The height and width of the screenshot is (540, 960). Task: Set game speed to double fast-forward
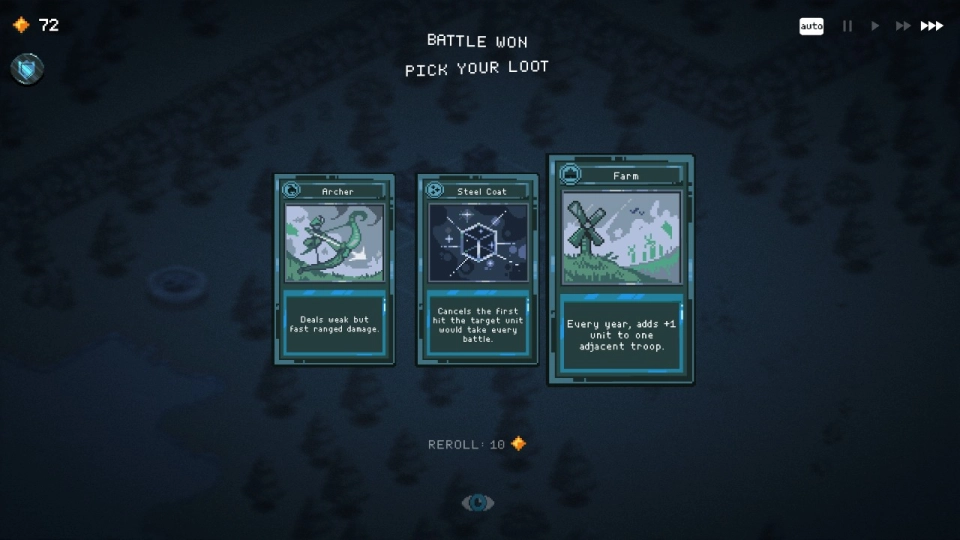(x=902, y=26)
